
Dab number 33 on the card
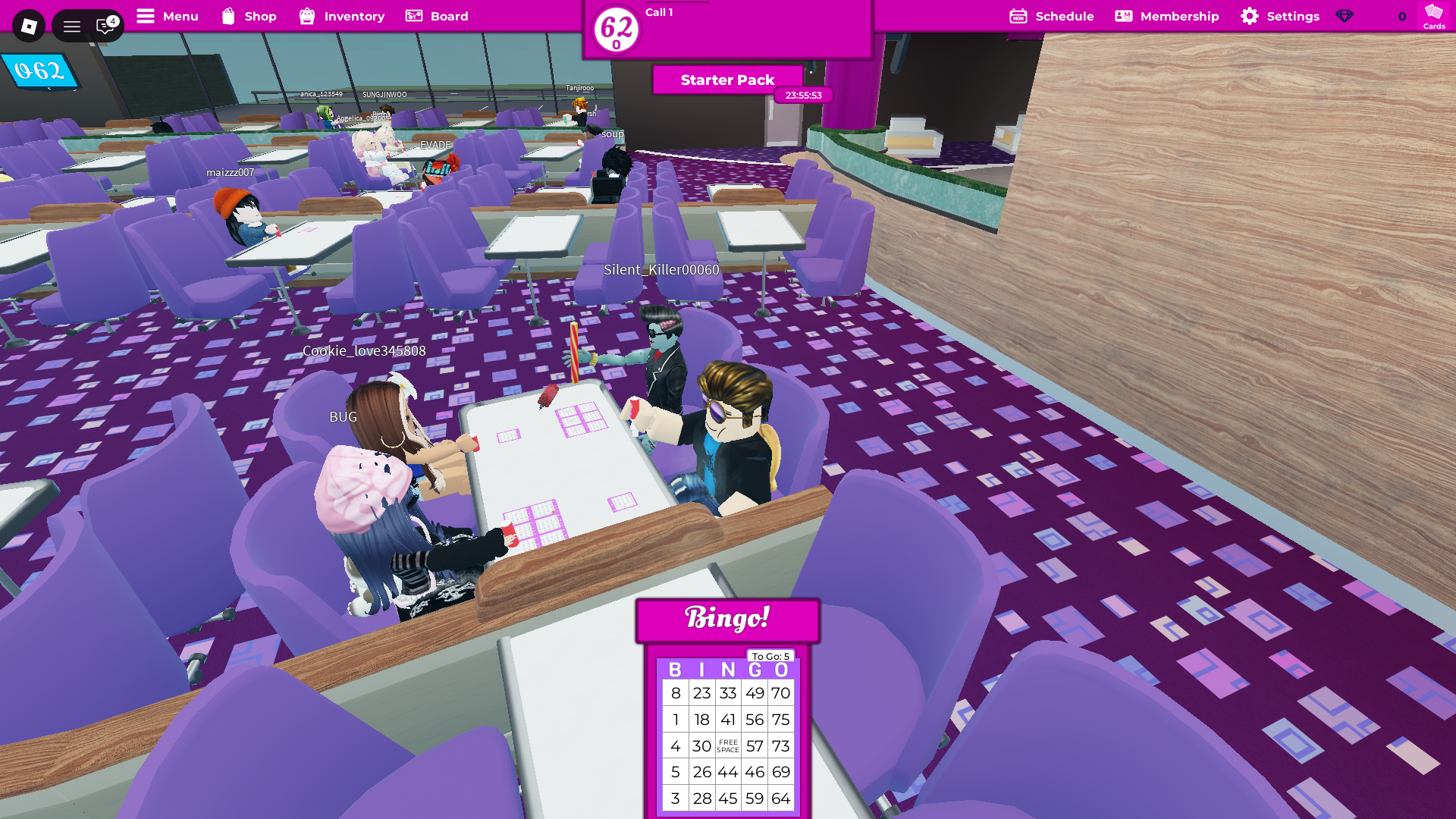[727, 692]
